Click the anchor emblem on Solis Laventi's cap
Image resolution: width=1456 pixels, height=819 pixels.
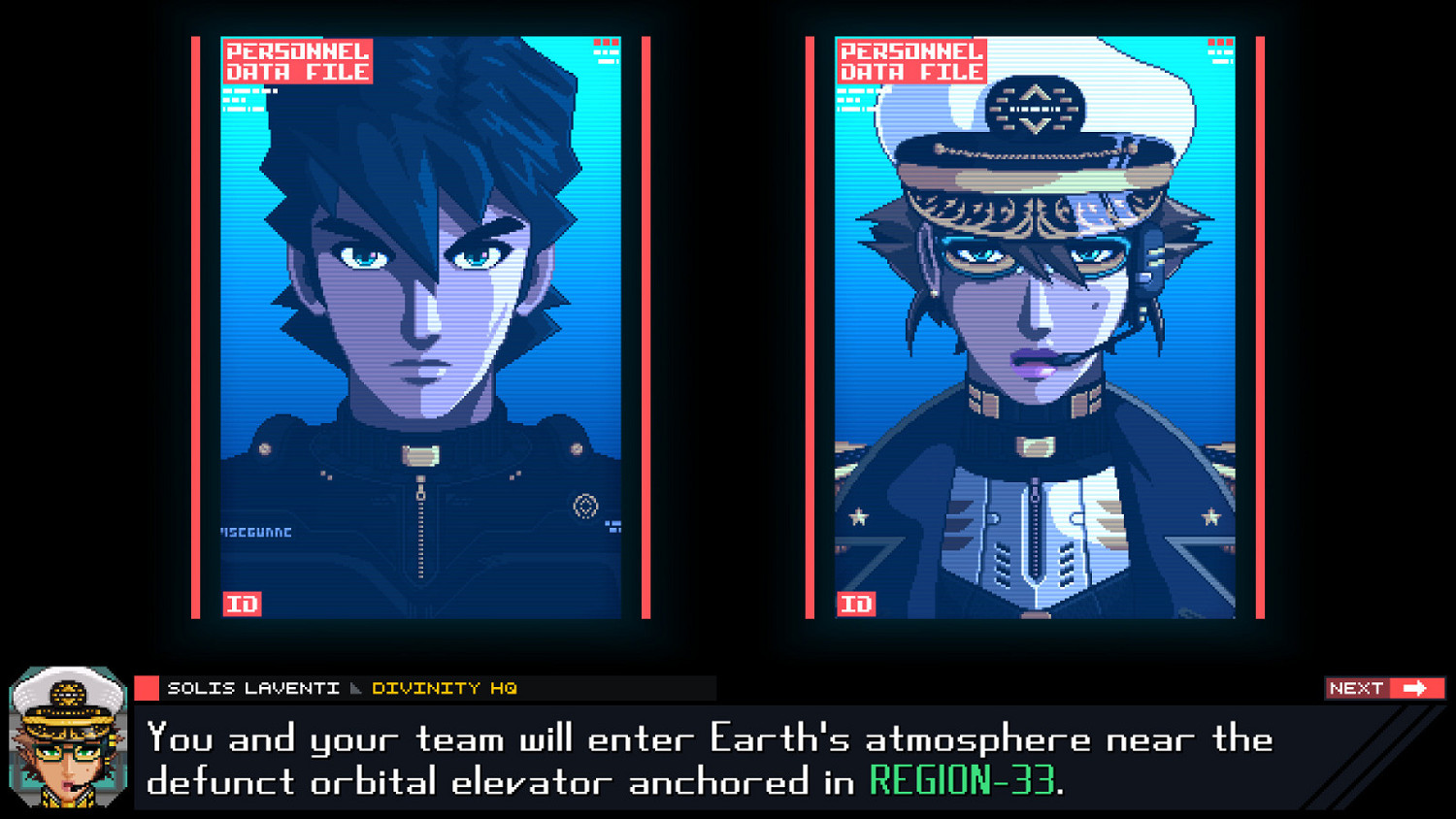(1036, 107)
